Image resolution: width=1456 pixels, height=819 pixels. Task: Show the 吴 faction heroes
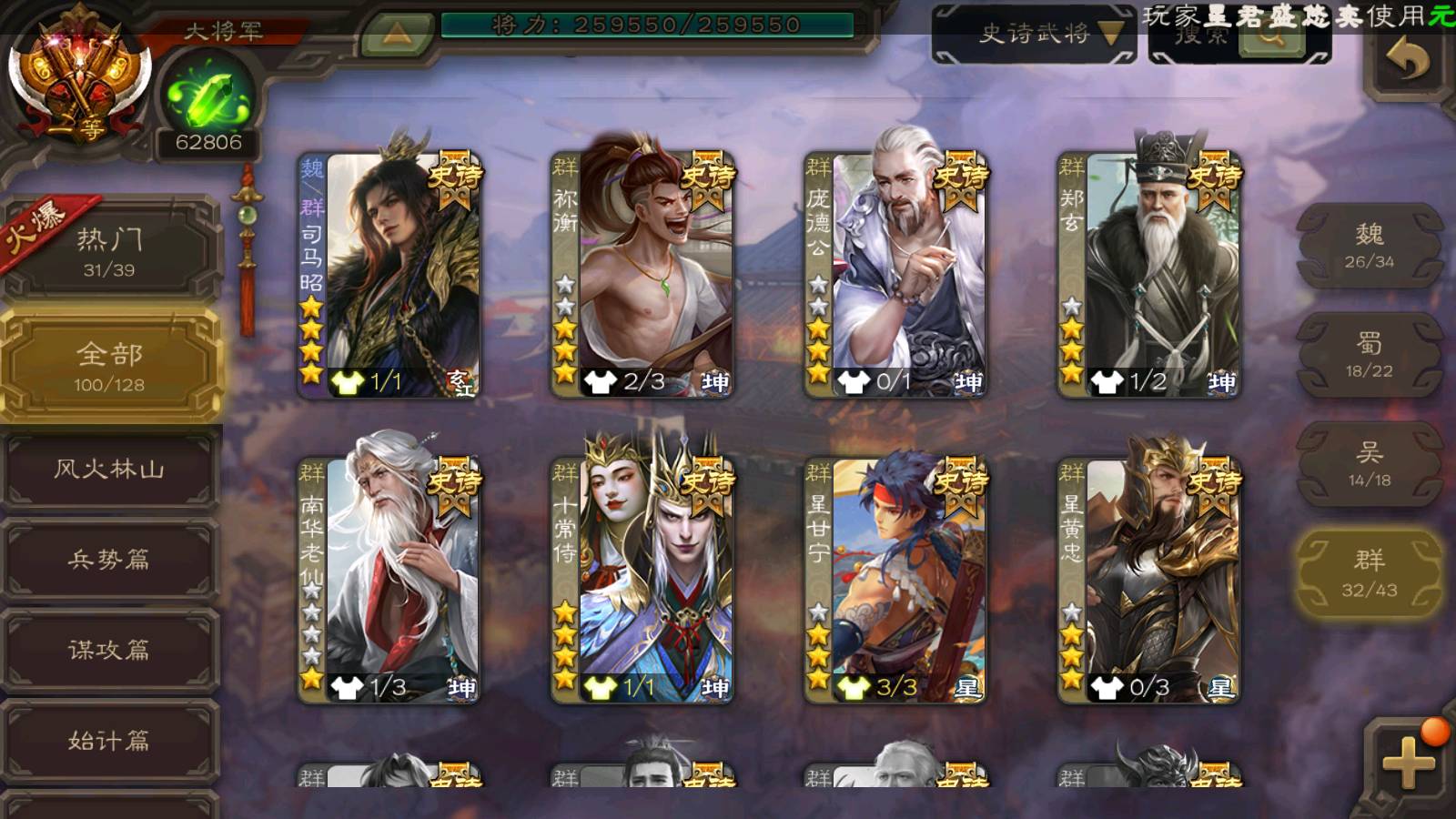(1370, 464)
